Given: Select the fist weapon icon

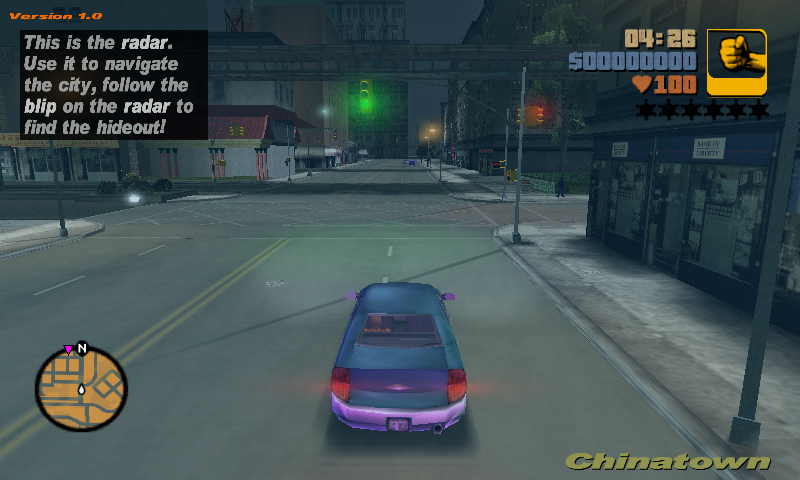Looking at the screenshot, I should click(737, 62).
